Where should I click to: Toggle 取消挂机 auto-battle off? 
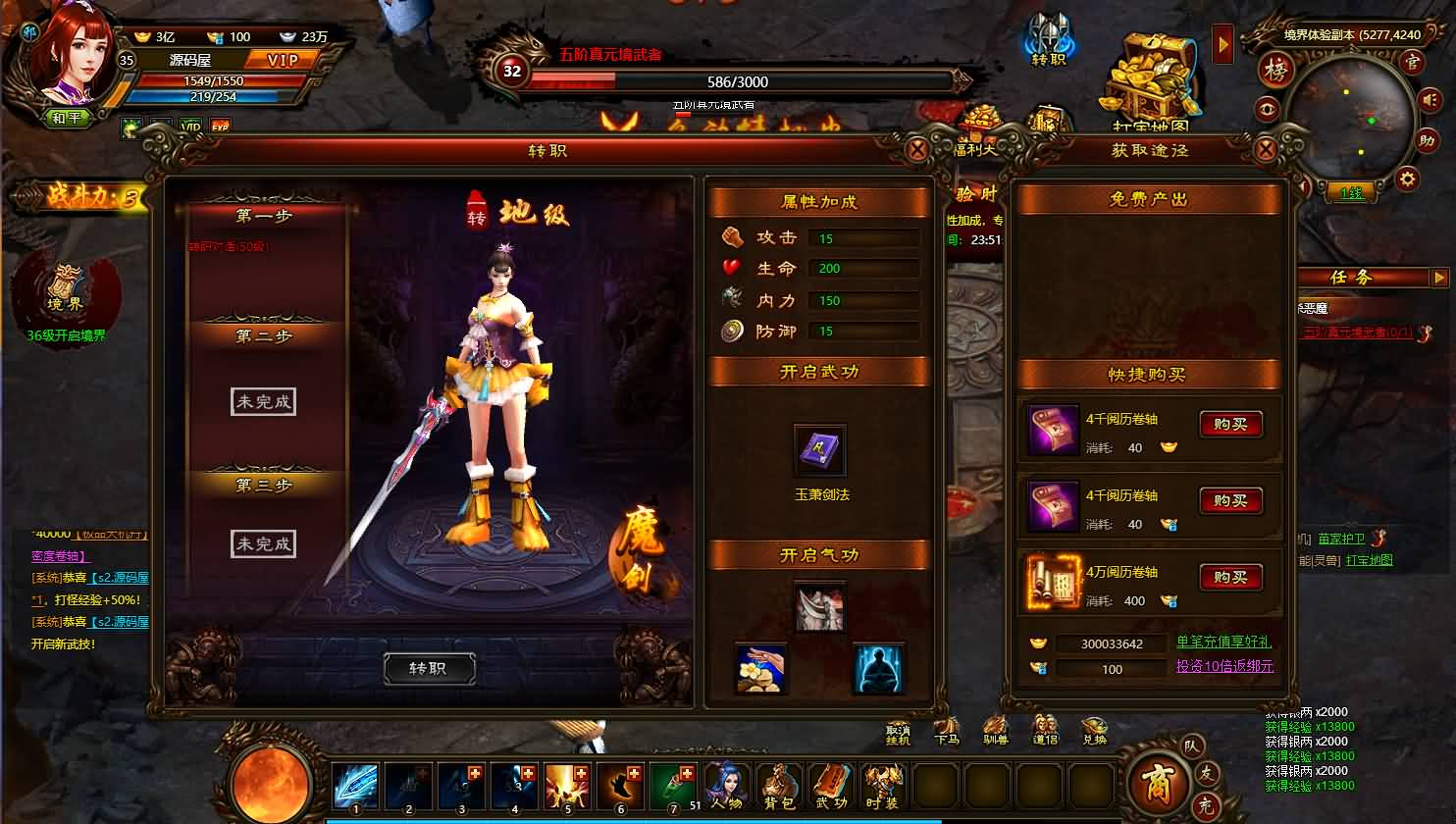coord(898,731)
